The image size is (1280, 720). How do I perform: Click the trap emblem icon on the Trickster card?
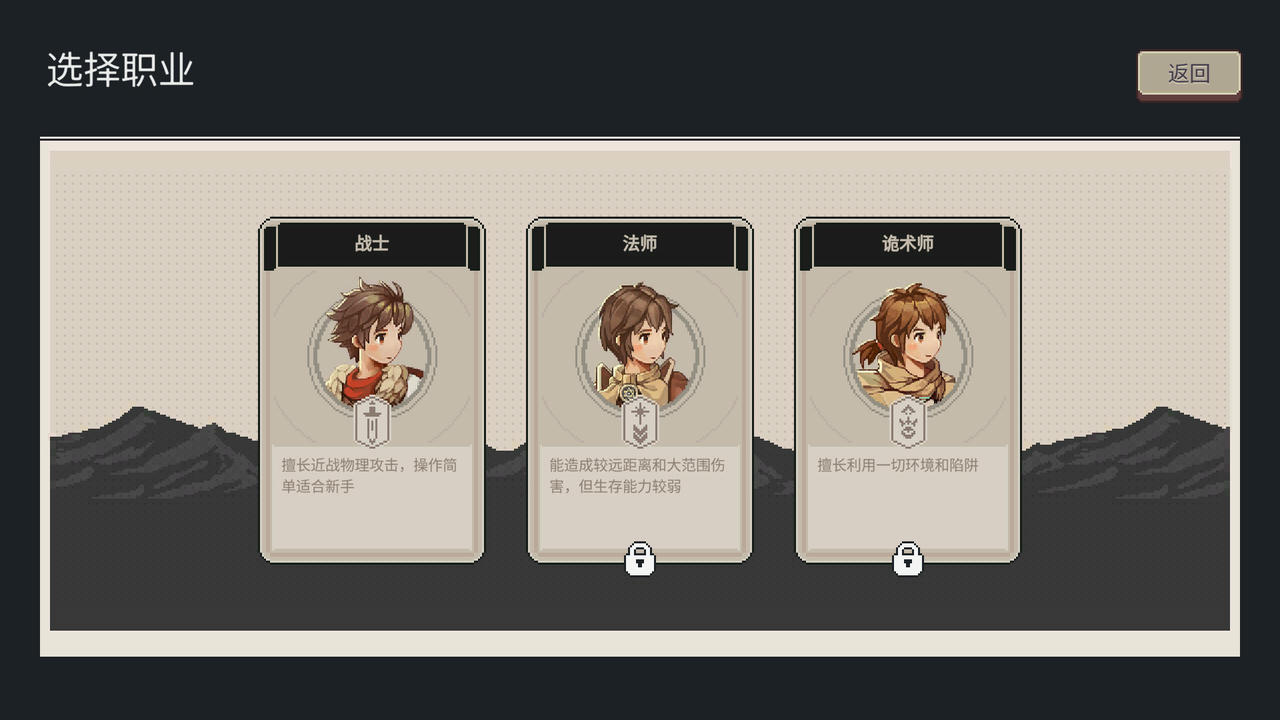point(906,422)
